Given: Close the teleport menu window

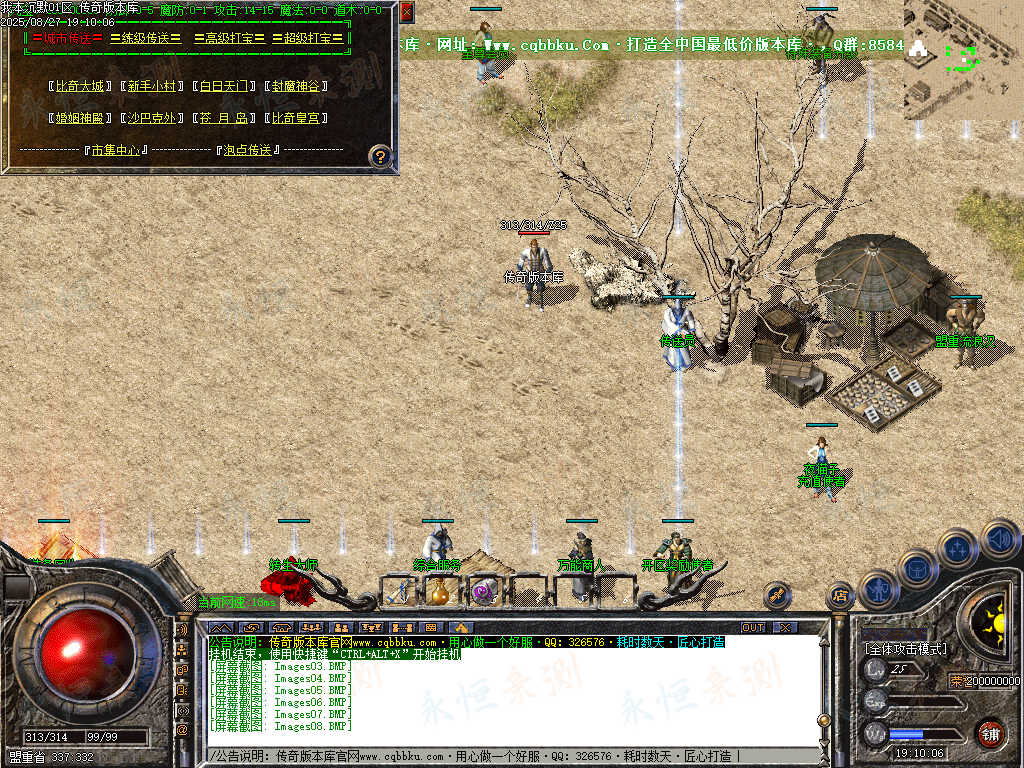Looking at the screenshot, I should click(x=406, y=13).
